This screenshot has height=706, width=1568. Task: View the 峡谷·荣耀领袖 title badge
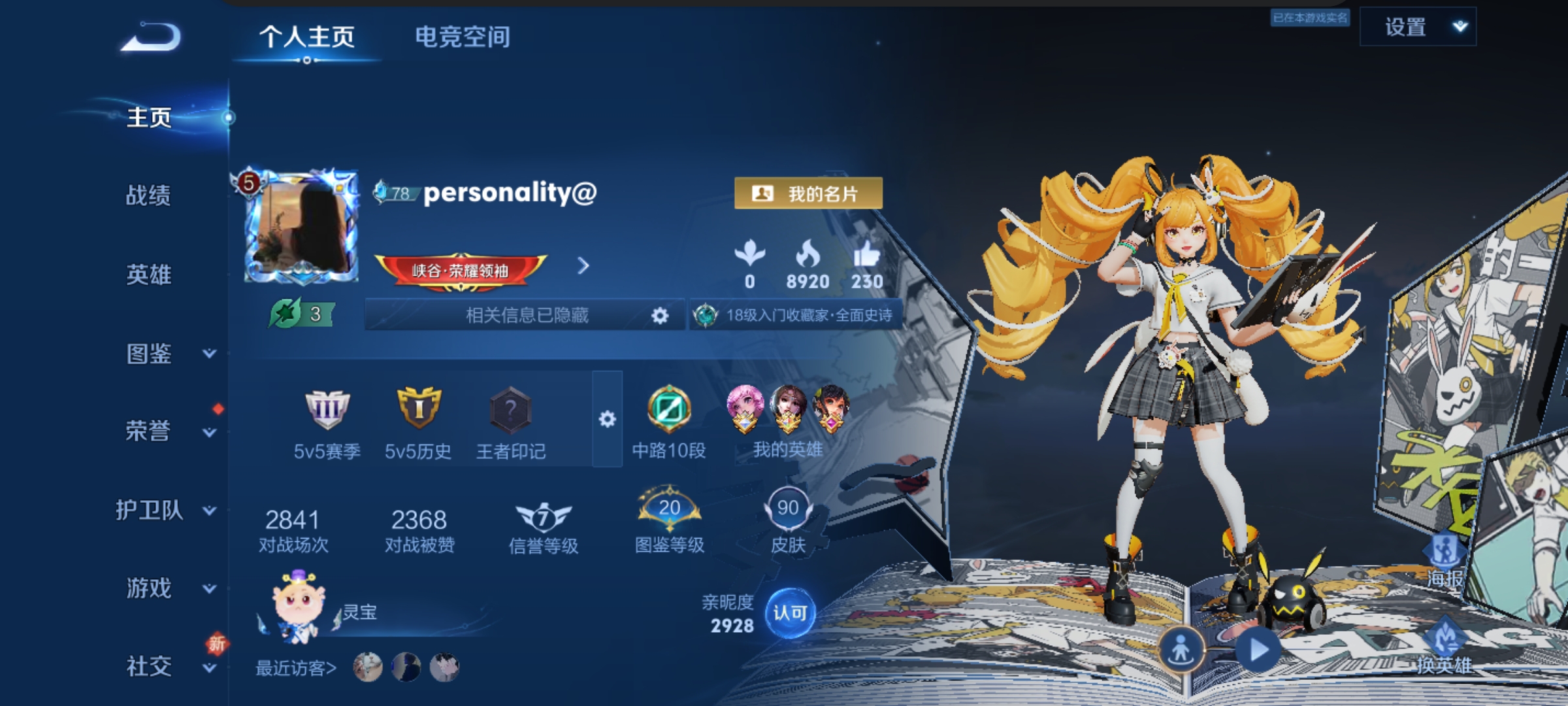click(x=461, y=270)
